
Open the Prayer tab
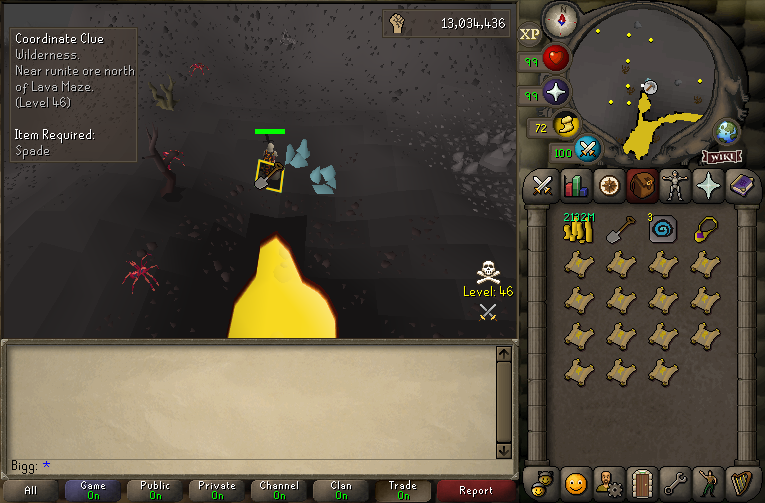(707, 185)
